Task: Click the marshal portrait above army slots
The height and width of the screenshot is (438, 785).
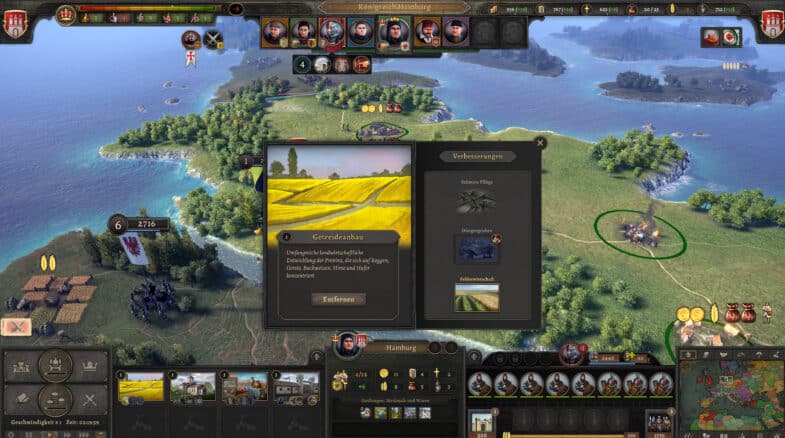Action: coord(572,352)
